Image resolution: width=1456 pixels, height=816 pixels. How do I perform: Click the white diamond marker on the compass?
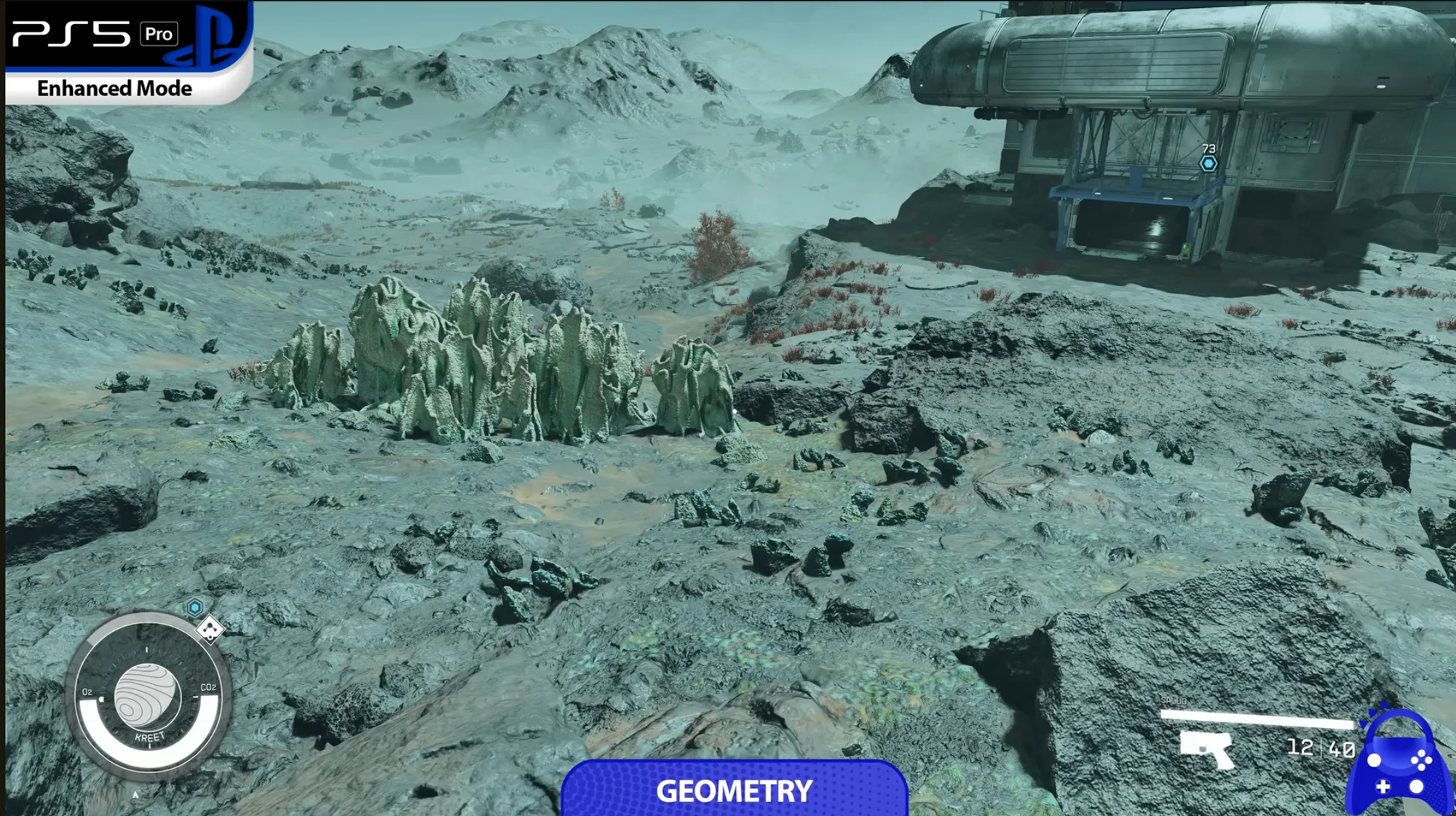pyautogui.click(x=210, y=629)
